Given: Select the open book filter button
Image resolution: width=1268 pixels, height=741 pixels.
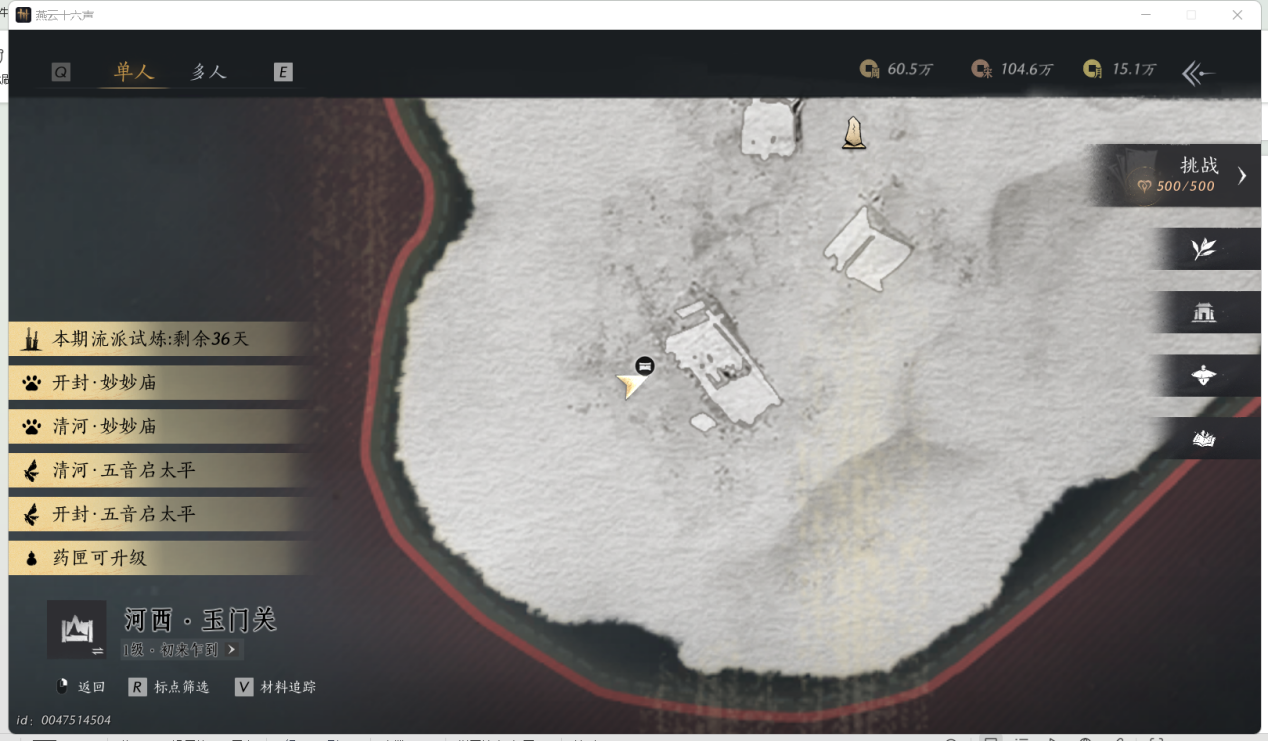Looking at the screenshot, I should pos(1204,439).
